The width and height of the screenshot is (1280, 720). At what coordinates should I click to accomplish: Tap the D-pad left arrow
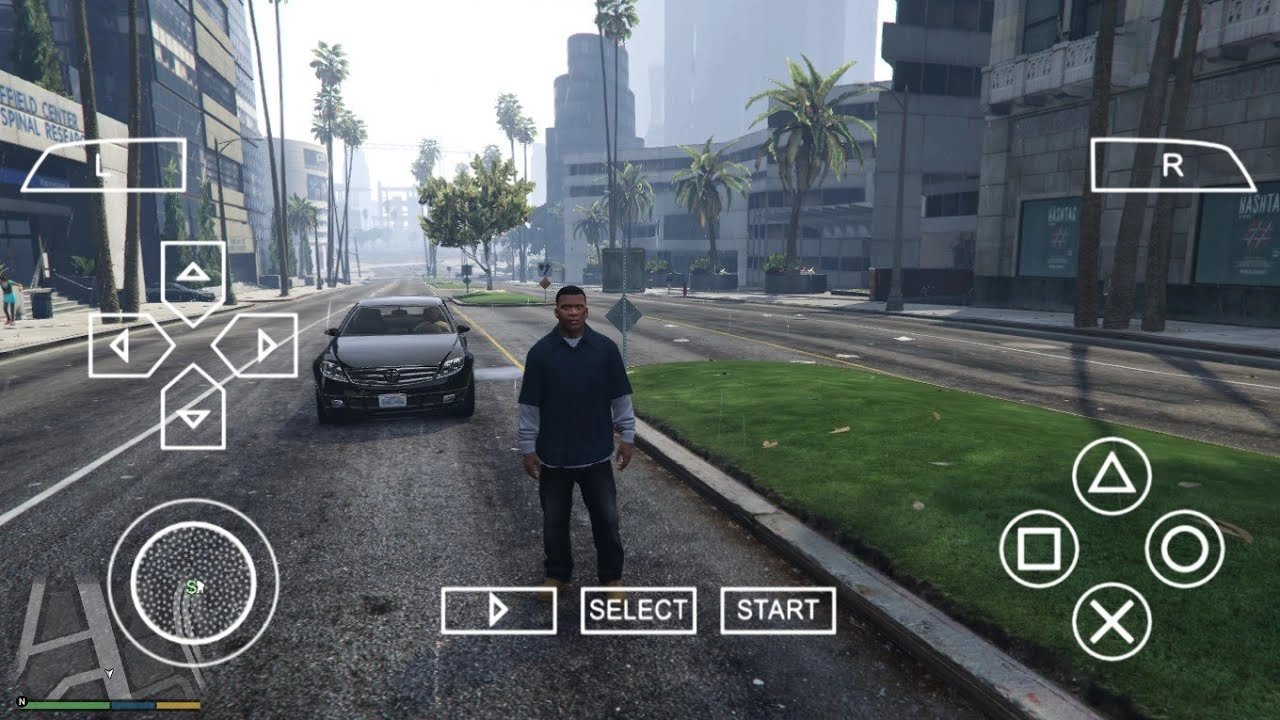point(126,346)
